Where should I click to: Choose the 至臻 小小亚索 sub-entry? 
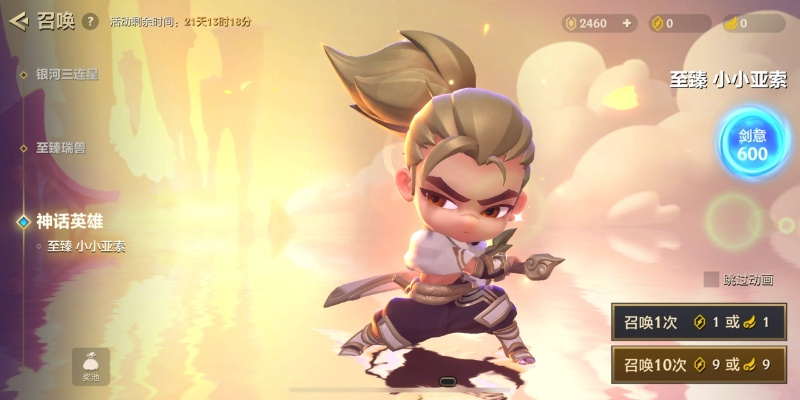(x=86, y=245)
